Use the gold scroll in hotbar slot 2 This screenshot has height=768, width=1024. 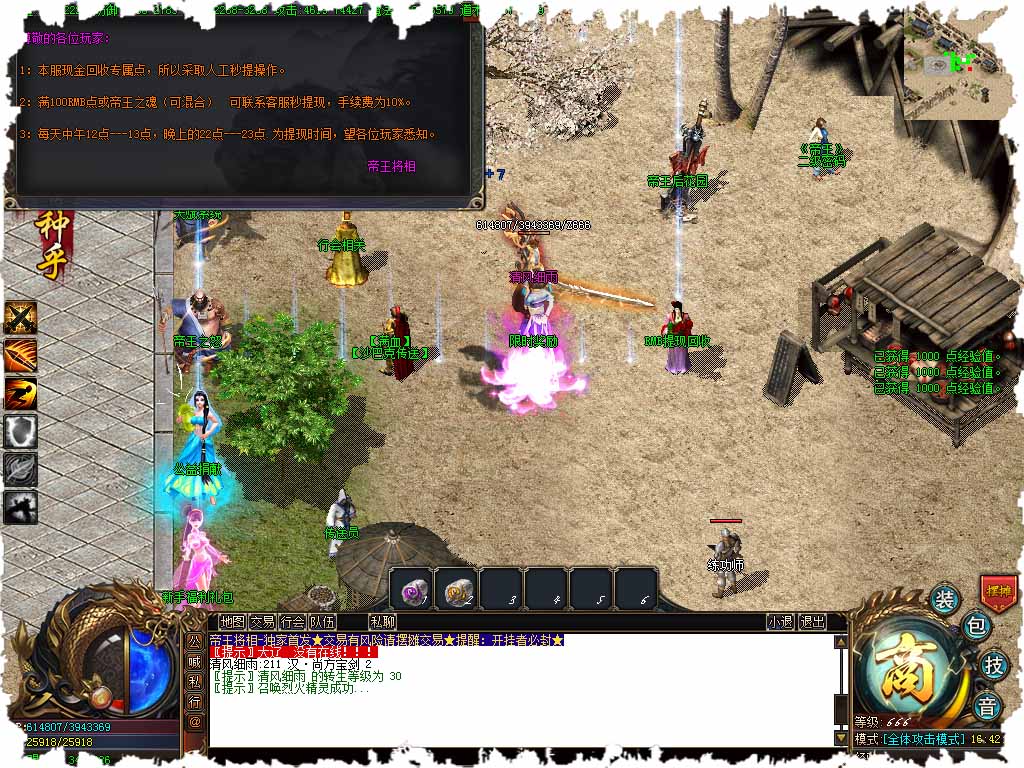456,588
